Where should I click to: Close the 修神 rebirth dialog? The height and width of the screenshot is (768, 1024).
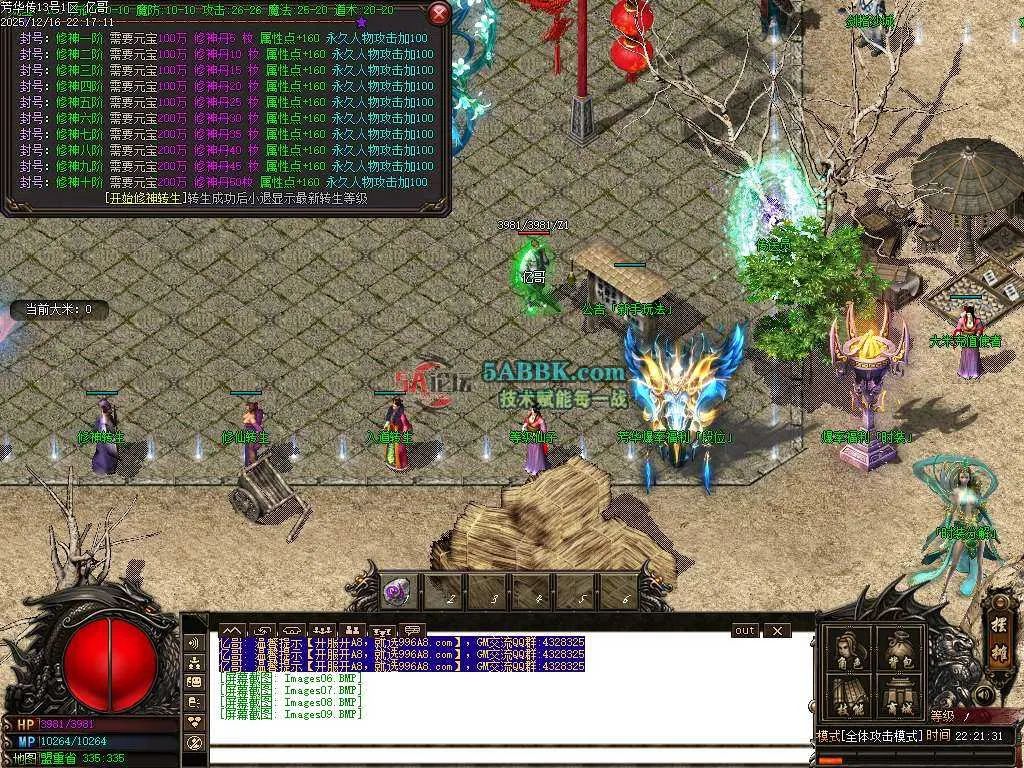tap(439, 14)
